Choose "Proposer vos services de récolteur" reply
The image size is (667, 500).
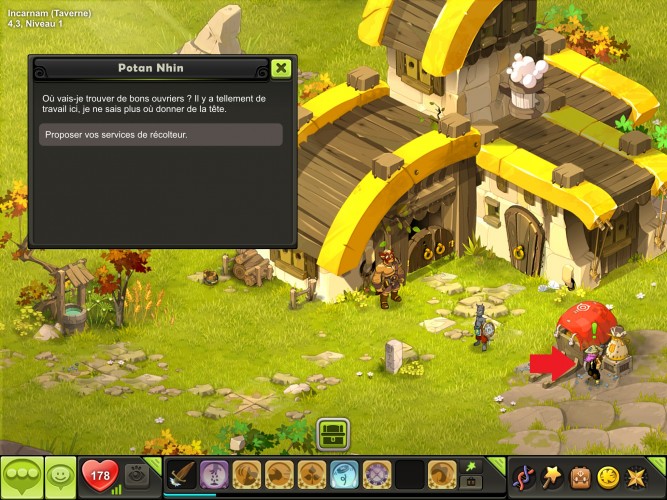[161, 135]
